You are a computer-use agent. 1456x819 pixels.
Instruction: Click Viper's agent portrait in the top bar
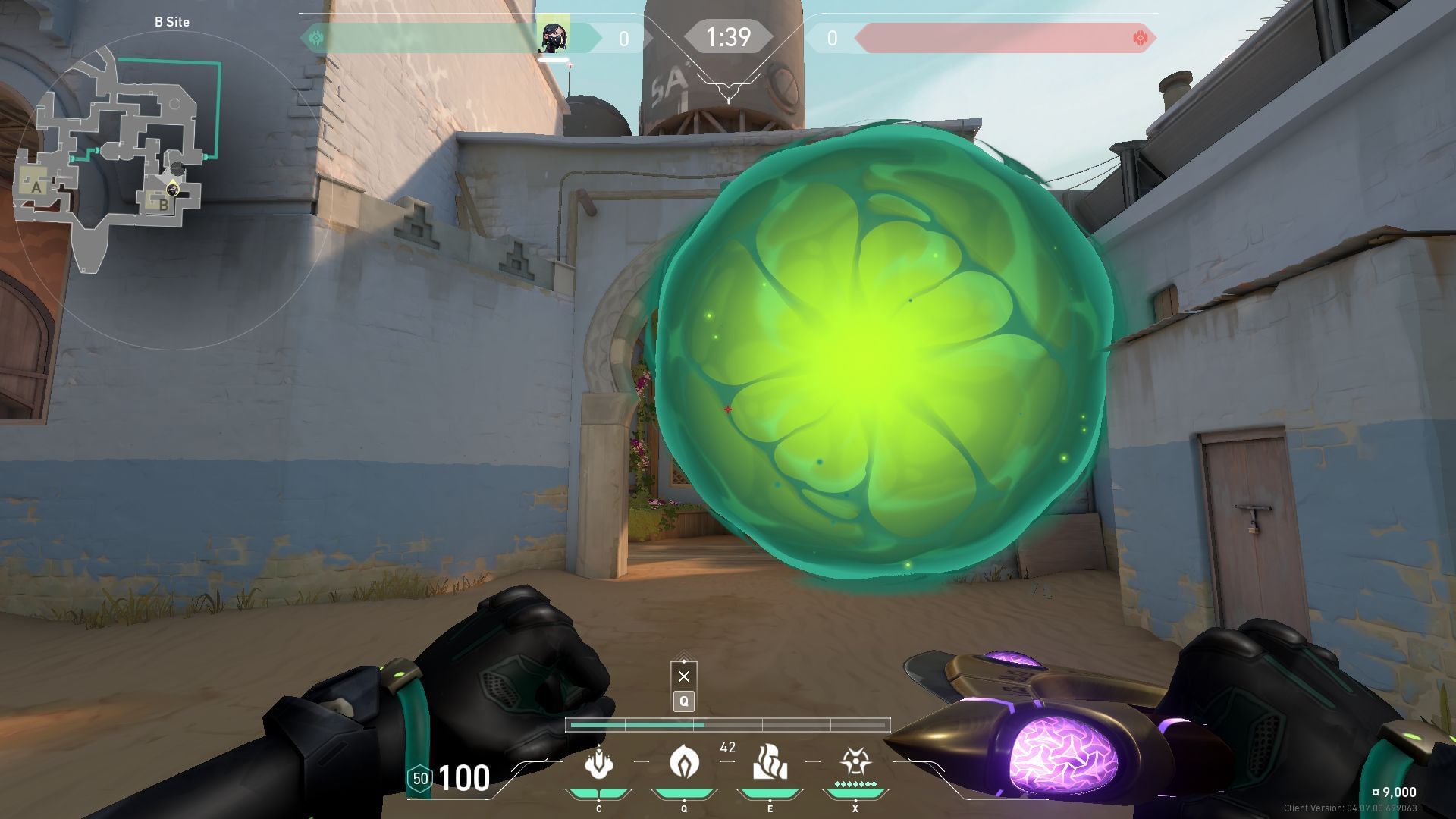click(554, 38)
